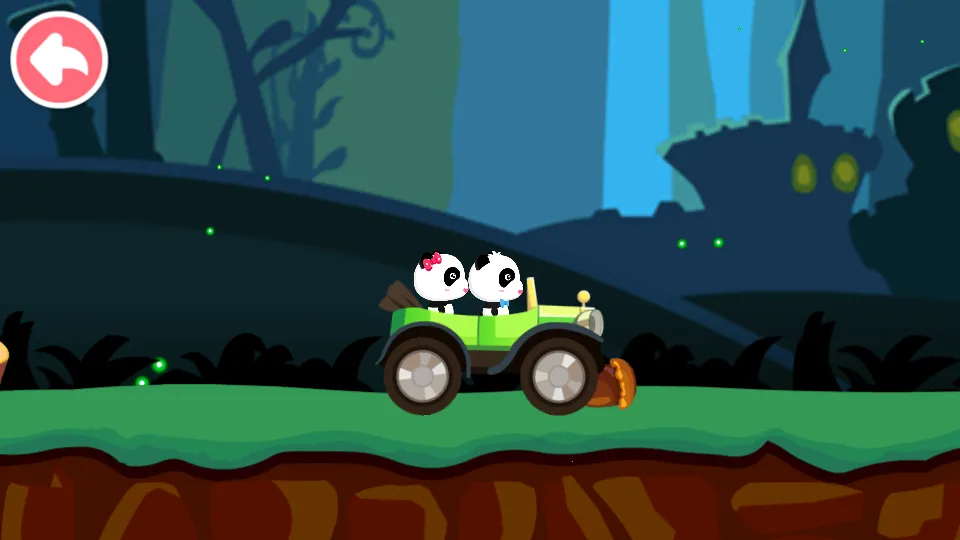This screenshot has height=540, width=960.
Task: Tap the pink back arrow button
Action: (x=59, y=60)
